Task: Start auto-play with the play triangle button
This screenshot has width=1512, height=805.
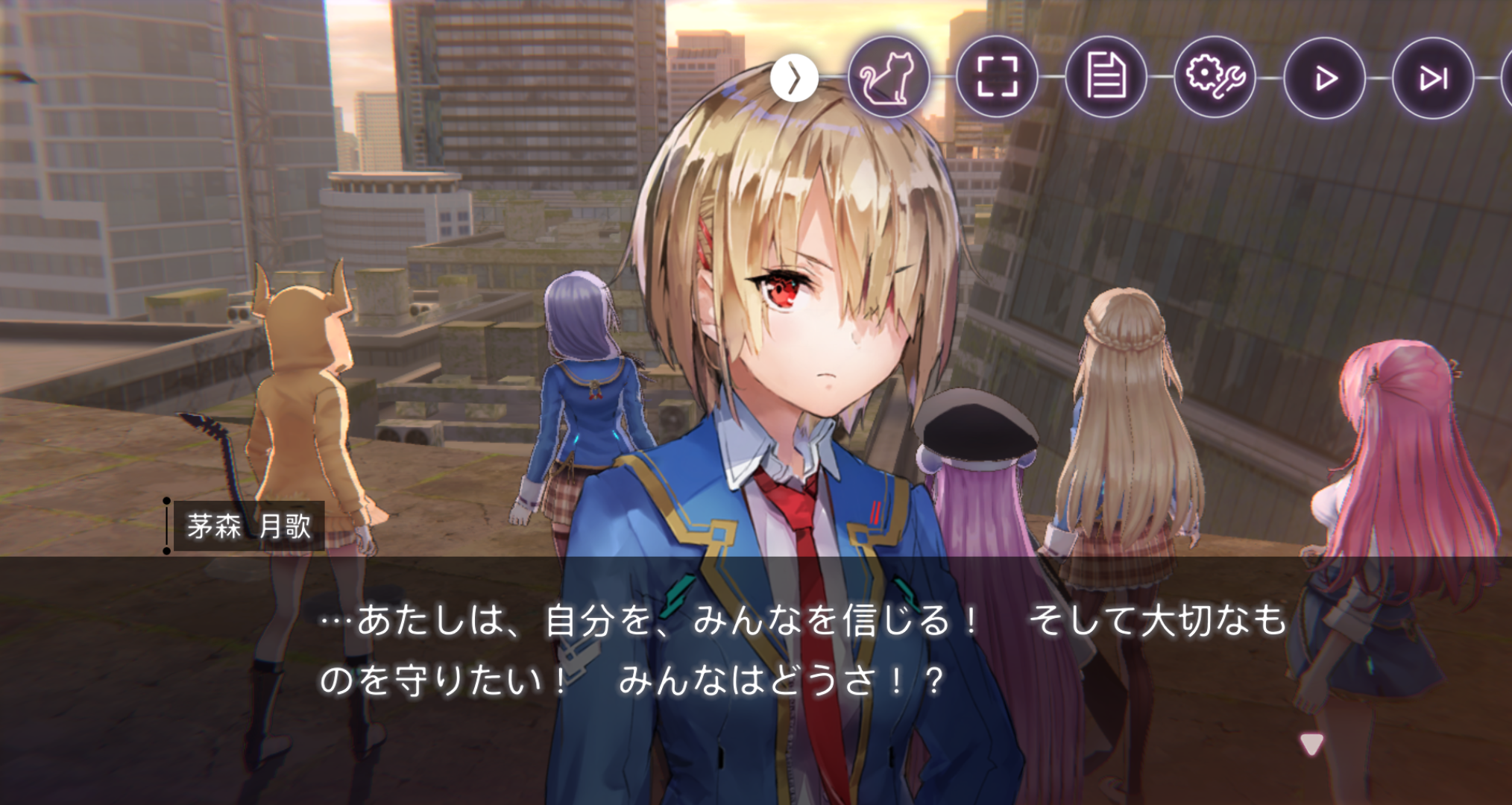Action: [1324, 78]
